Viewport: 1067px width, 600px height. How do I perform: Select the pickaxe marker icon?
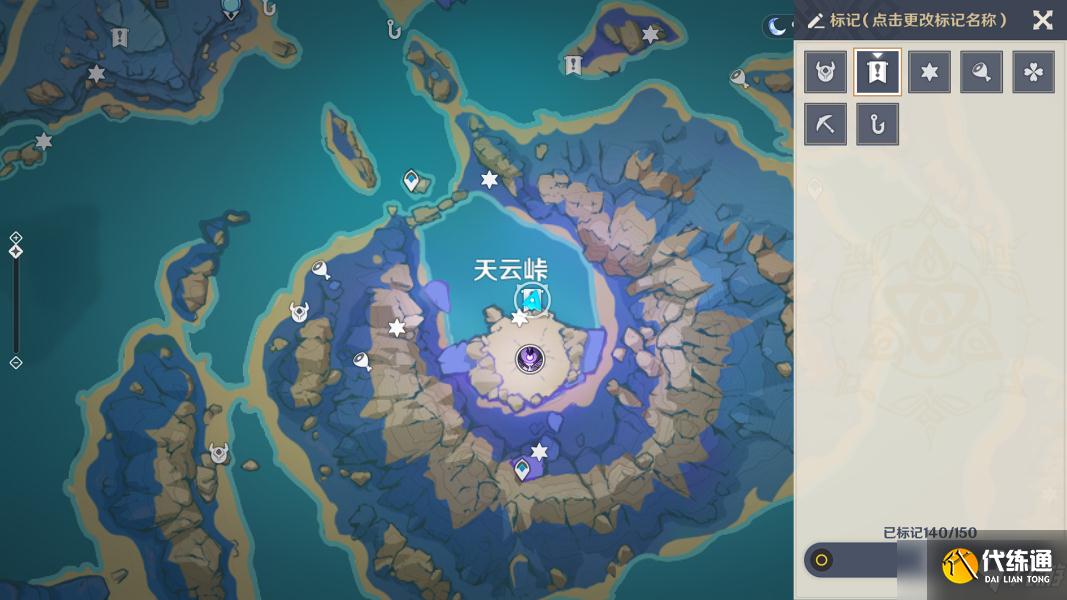tap(825, 125)
